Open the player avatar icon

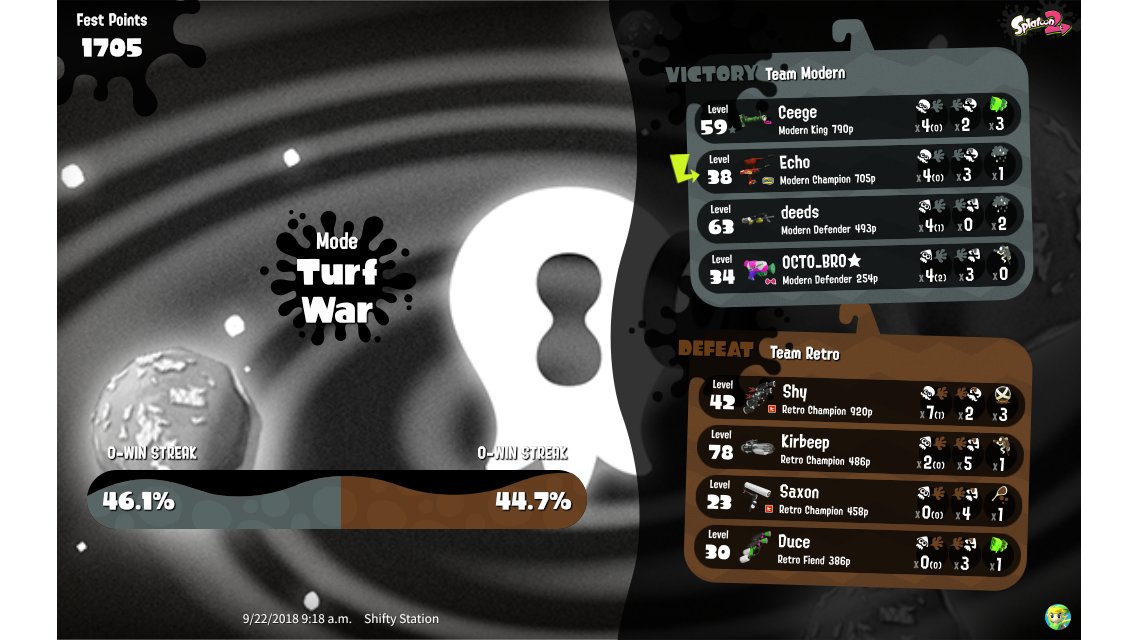tap(1058, 616)
